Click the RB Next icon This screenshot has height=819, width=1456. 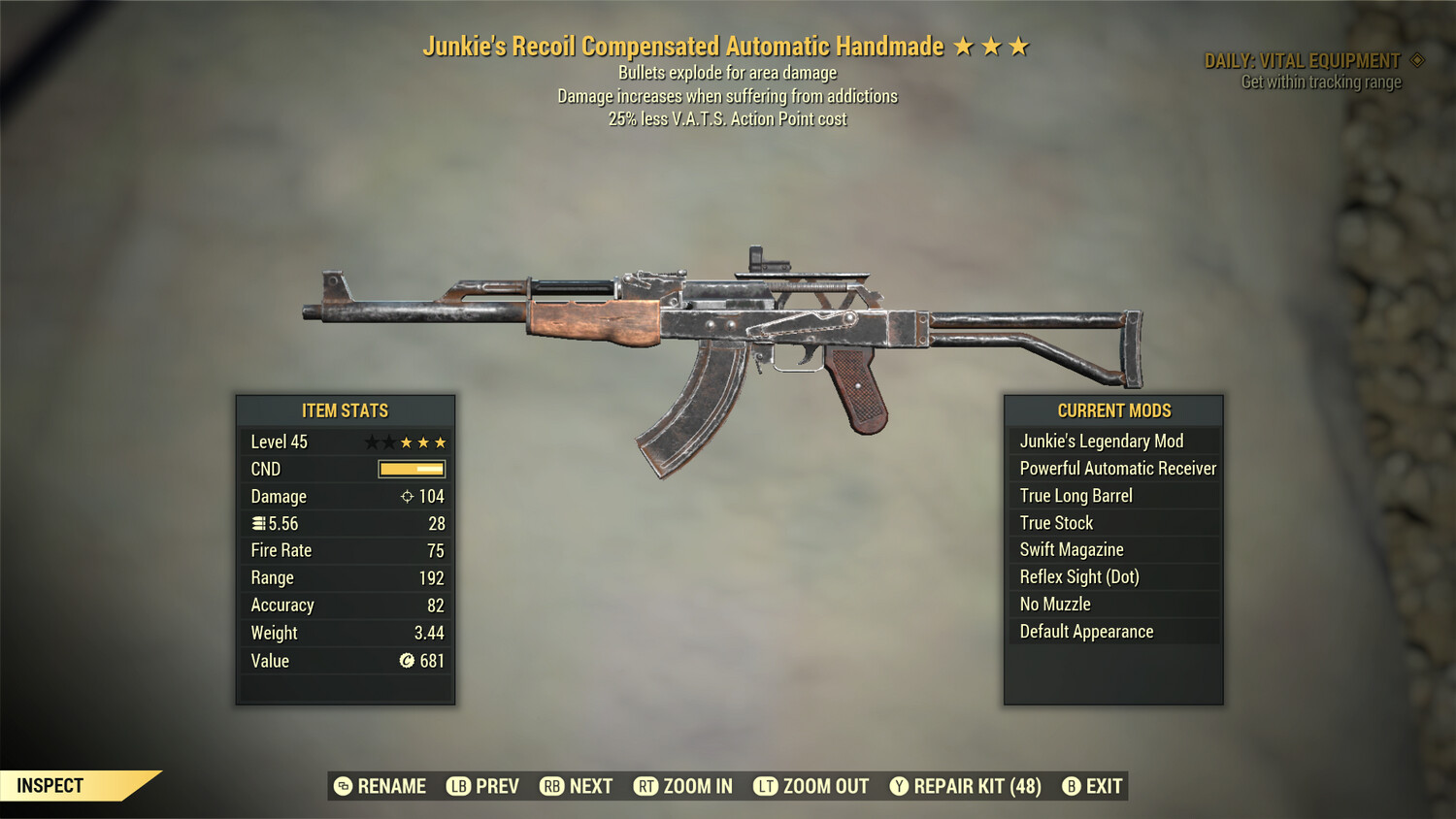(551, 787)
